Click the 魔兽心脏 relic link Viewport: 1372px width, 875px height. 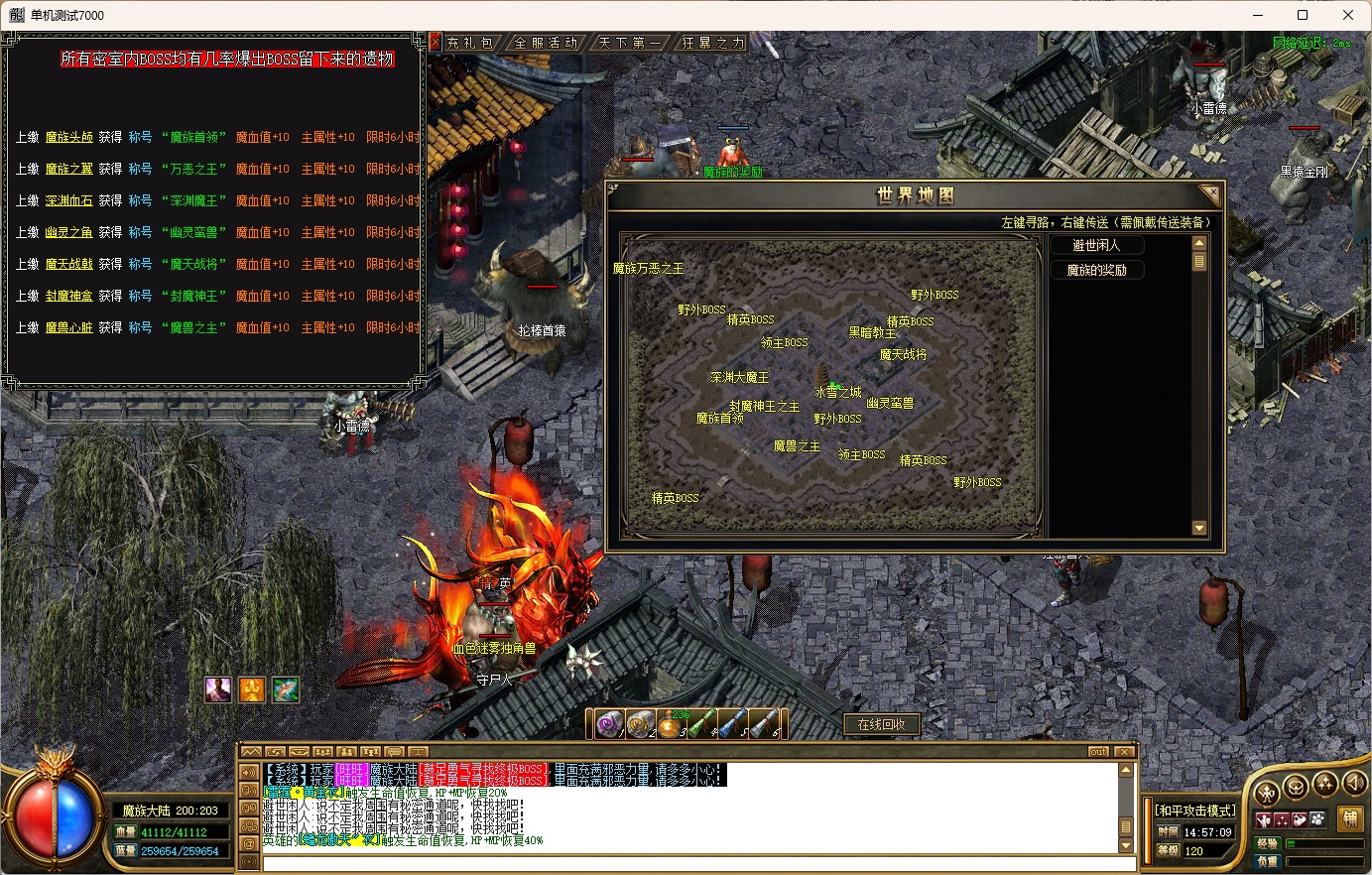(69, 327)
